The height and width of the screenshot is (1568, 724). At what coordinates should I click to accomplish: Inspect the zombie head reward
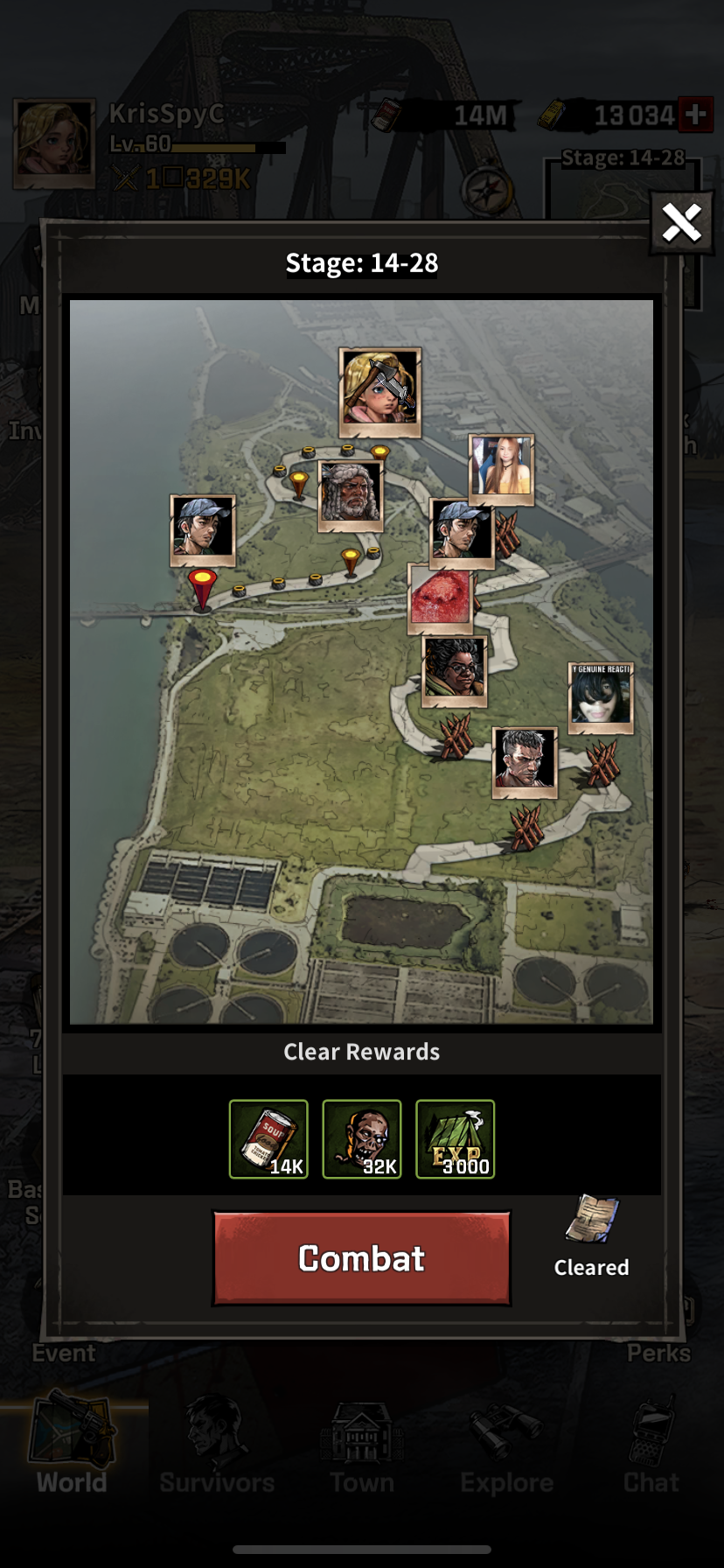coord(362,1138)
